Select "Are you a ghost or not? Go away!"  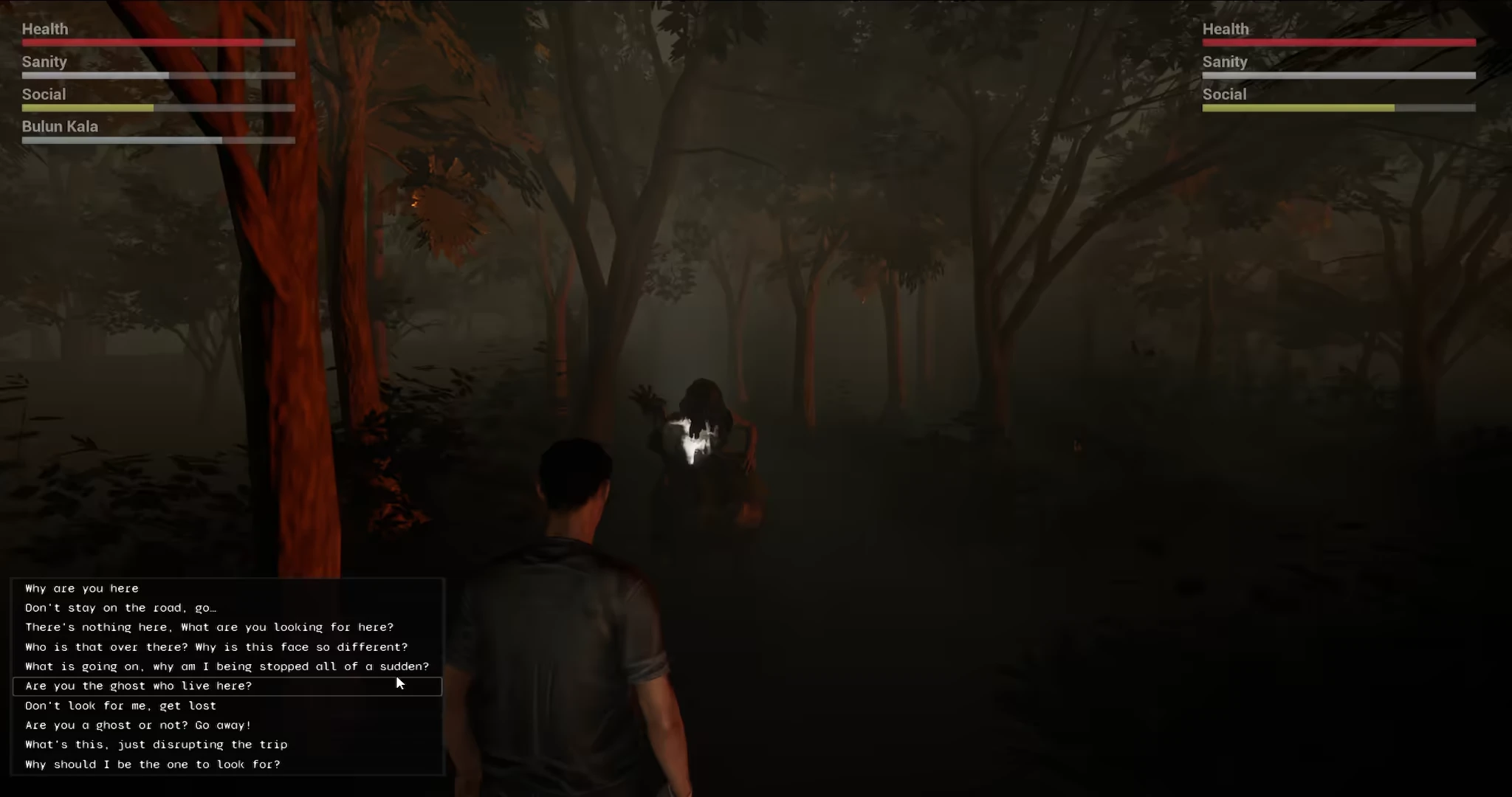[x=138, y=725]
